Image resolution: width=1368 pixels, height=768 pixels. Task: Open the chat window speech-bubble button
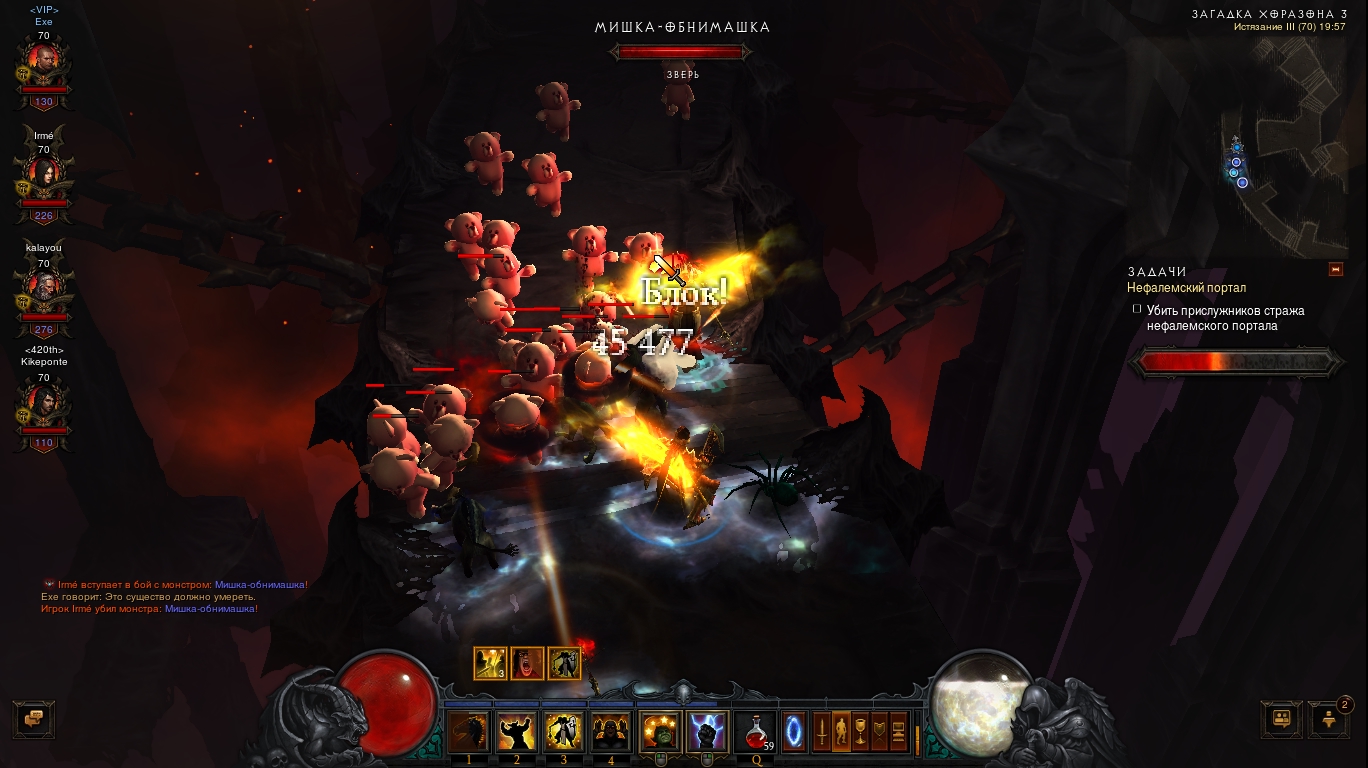[x=34, y=719]
